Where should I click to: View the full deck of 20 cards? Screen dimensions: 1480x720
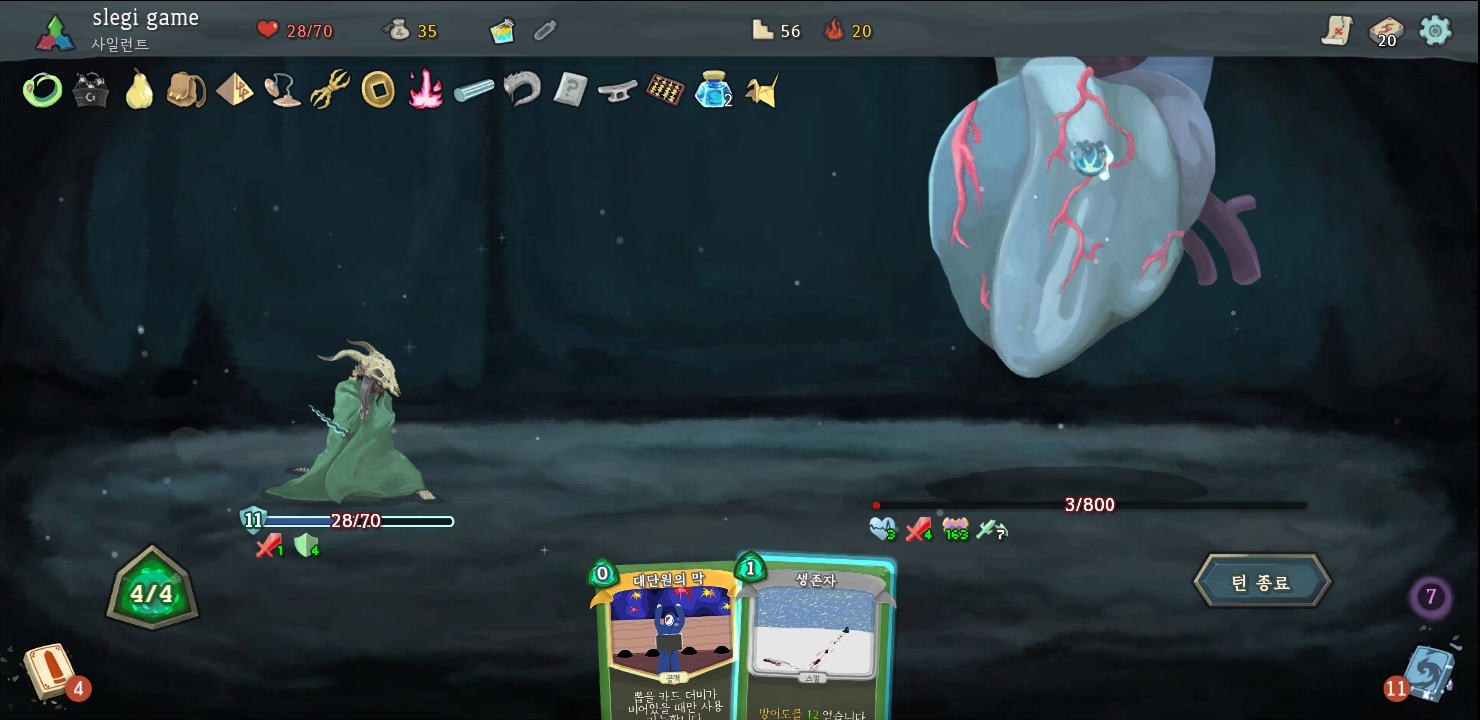(x=1385, y=31)
